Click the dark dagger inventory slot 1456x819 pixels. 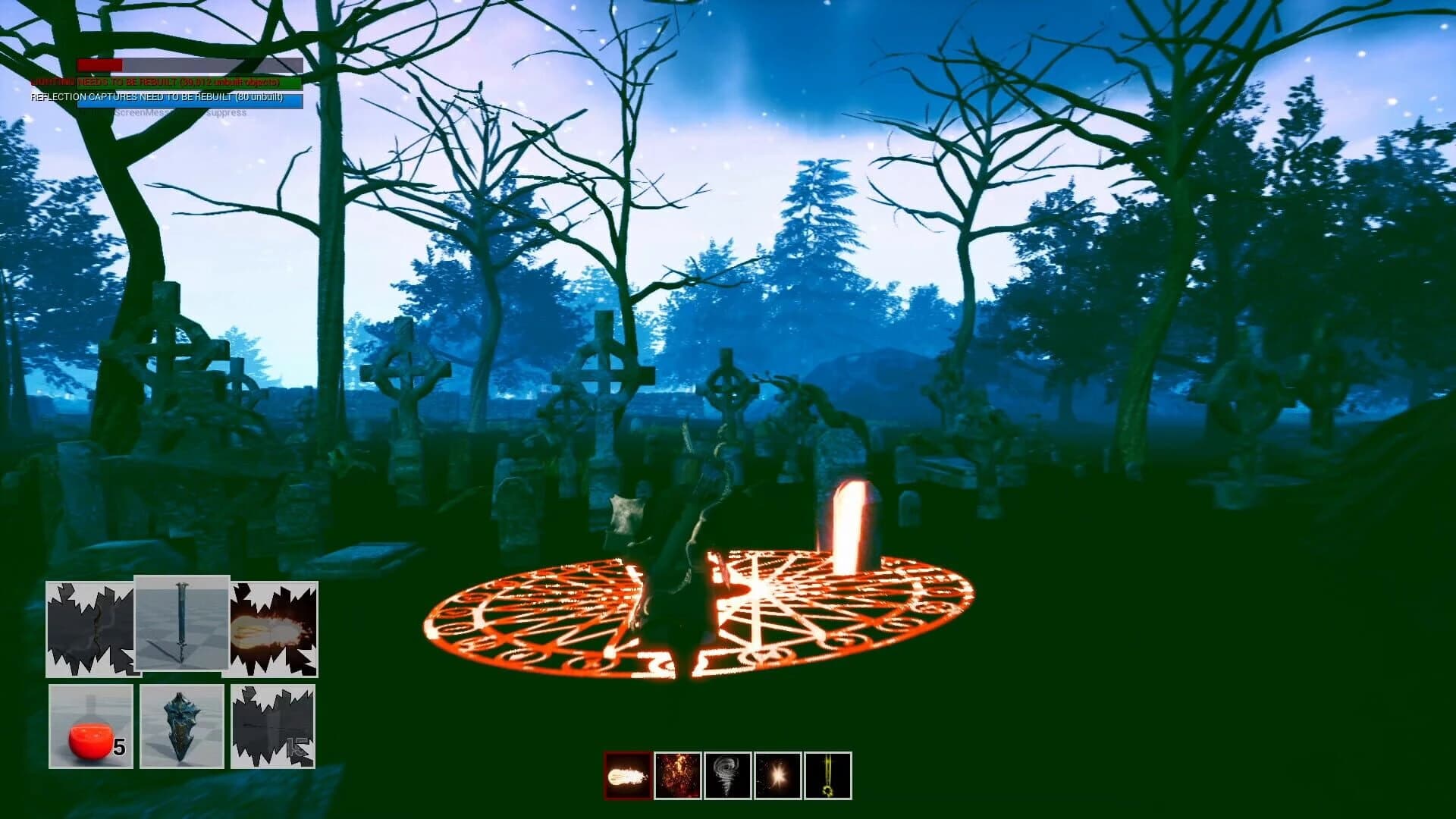pyautogui.click(x=90, y=627)
